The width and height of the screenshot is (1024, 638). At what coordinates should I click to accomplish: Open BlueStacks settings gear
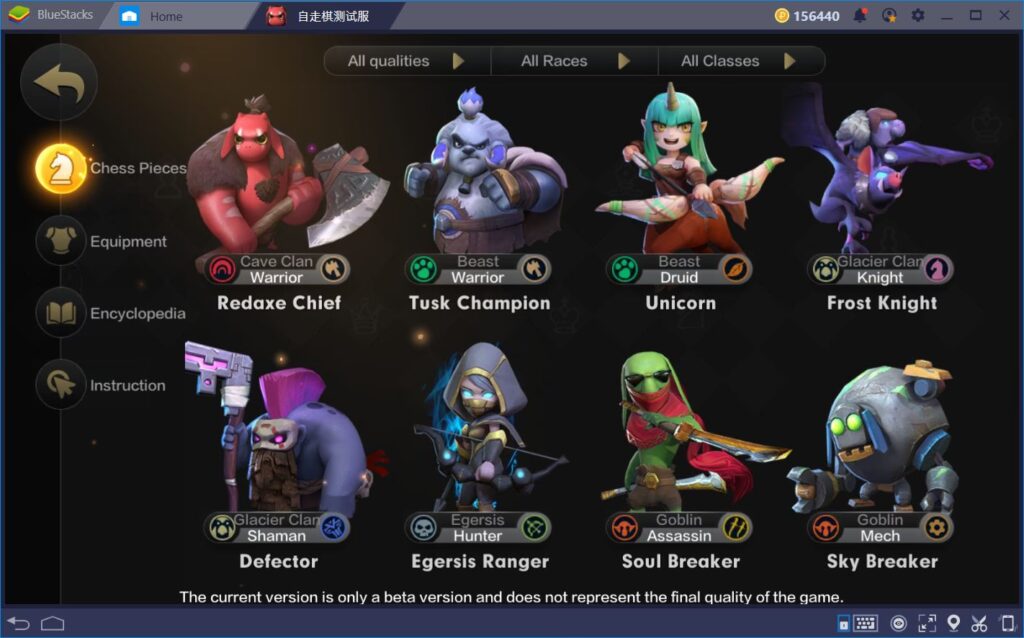coord(917,15)
